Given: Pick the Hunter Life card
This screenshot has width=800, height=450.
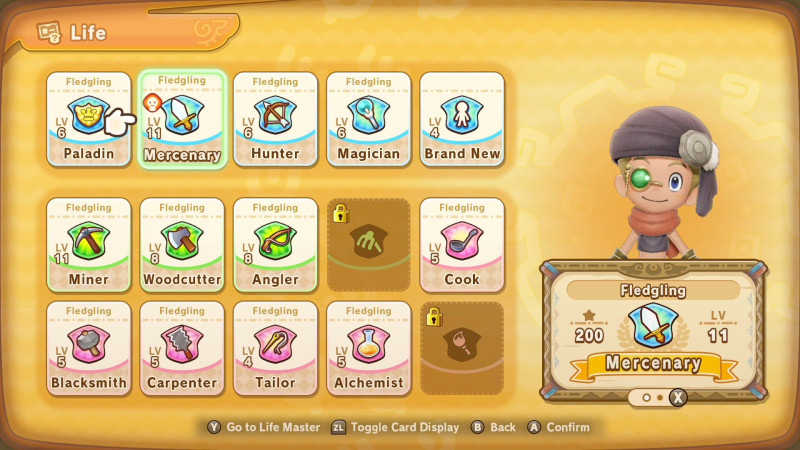Looking at the screenshot, I should pyautogui.click(x=275, y=118).
